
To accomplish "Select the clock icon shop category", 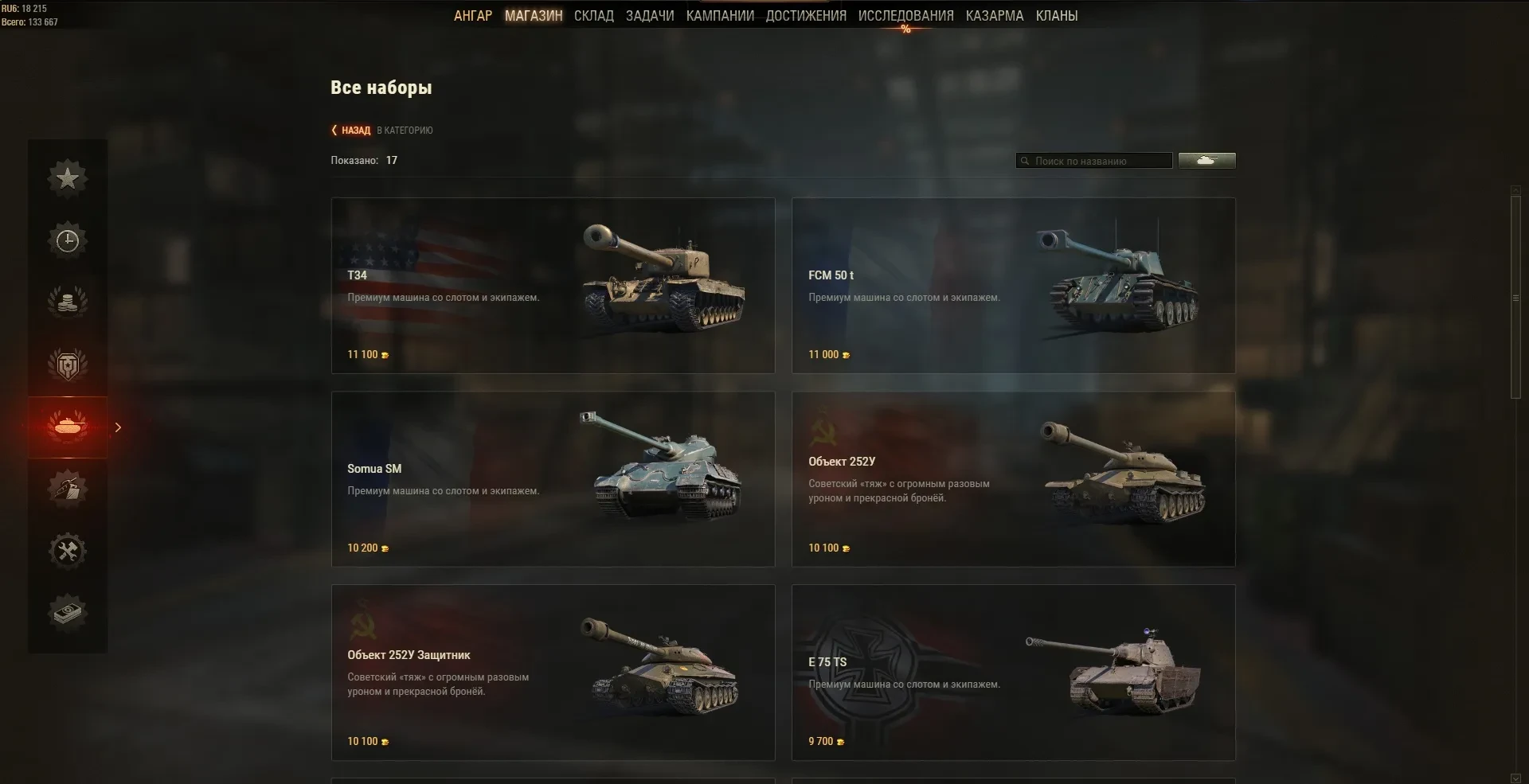I will [x=68, y=240].
